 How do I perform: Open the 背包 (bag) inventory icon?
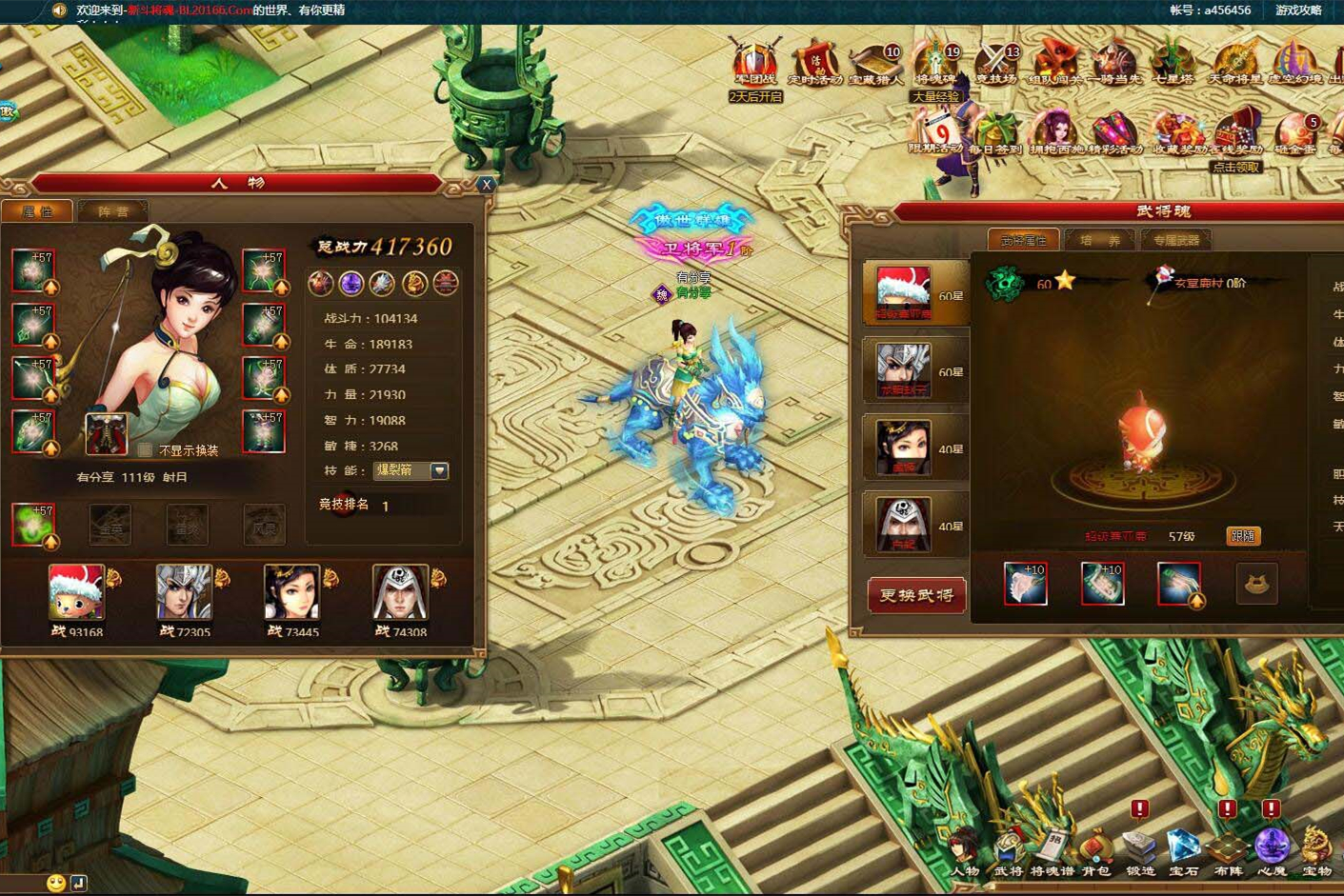coord(1095,847)
